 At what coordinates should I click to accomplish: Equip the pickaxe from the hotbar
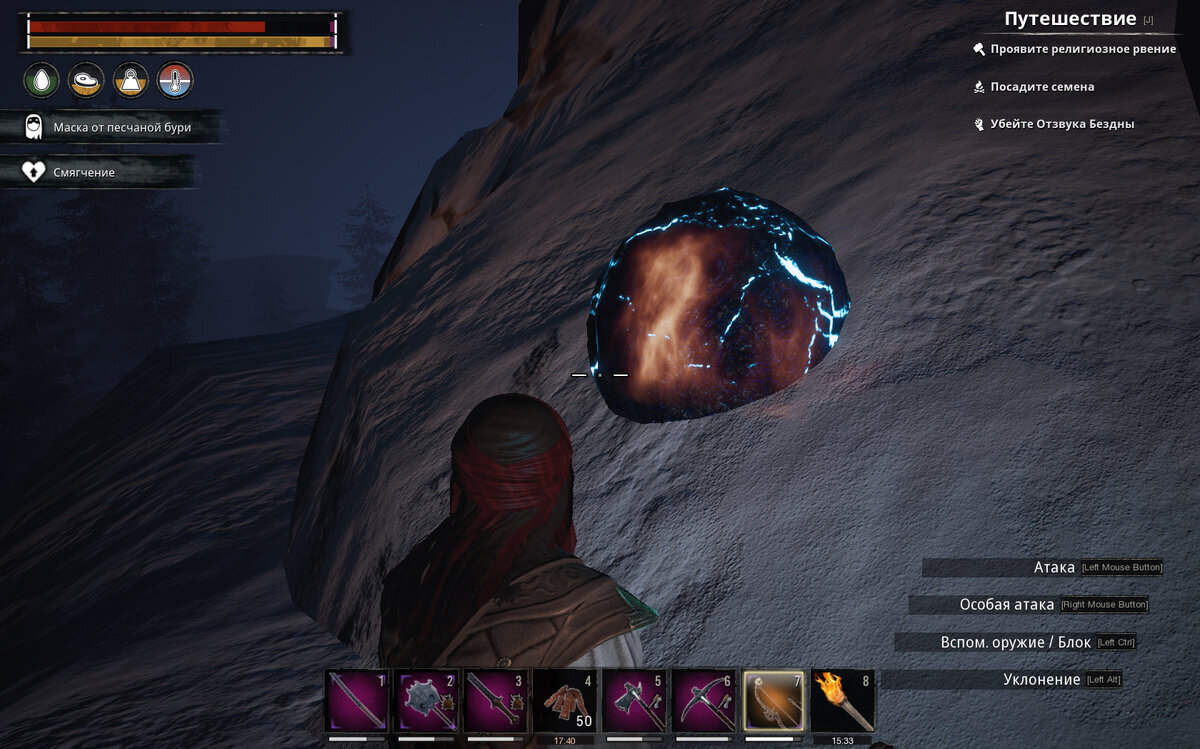706,700
